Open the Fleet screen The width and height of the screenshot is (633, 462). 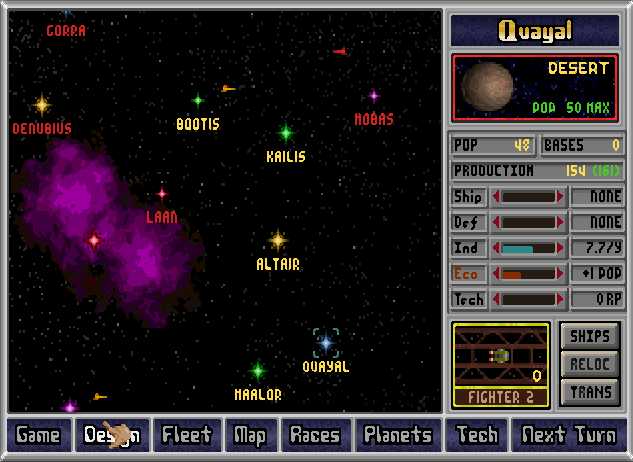point(187,435)
